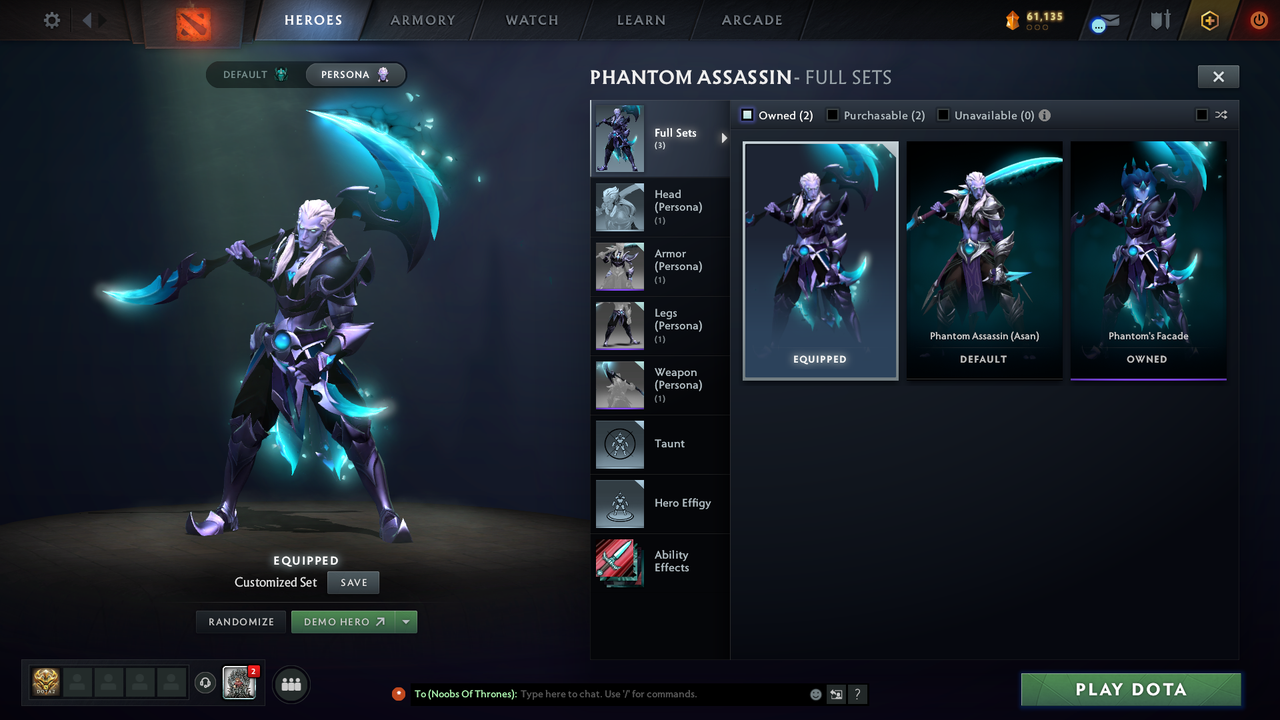The image size is (1280, 720).
Task: Click the shuffle icon above the item sets
Action: [x=1220, y=115]
